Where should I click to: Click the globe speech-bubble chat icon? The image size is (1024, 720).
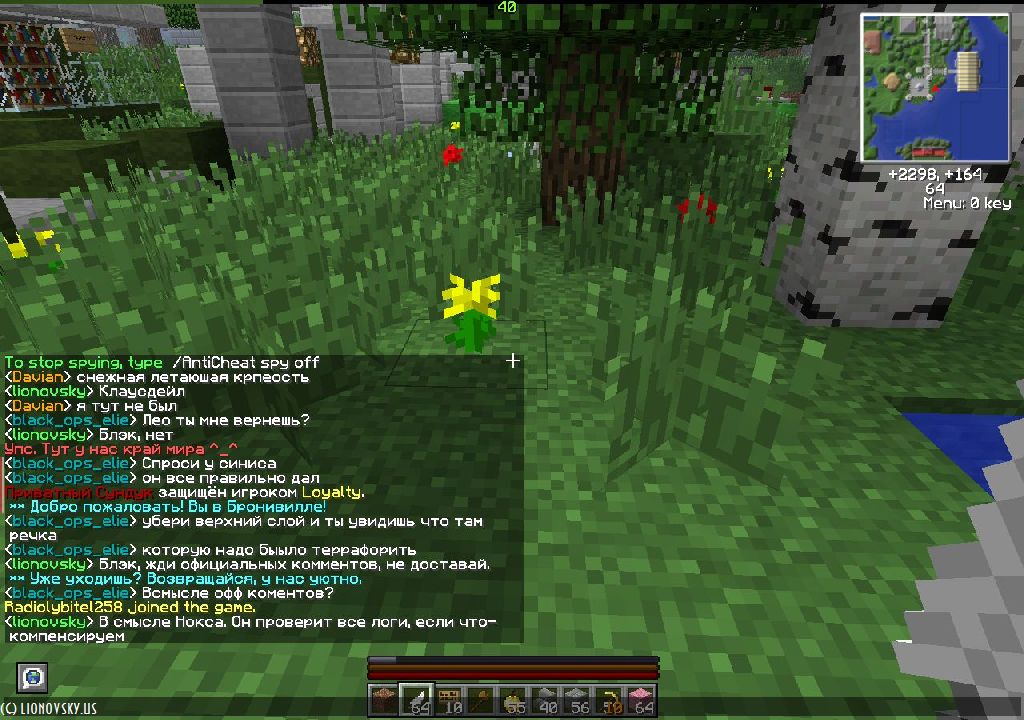34,677
